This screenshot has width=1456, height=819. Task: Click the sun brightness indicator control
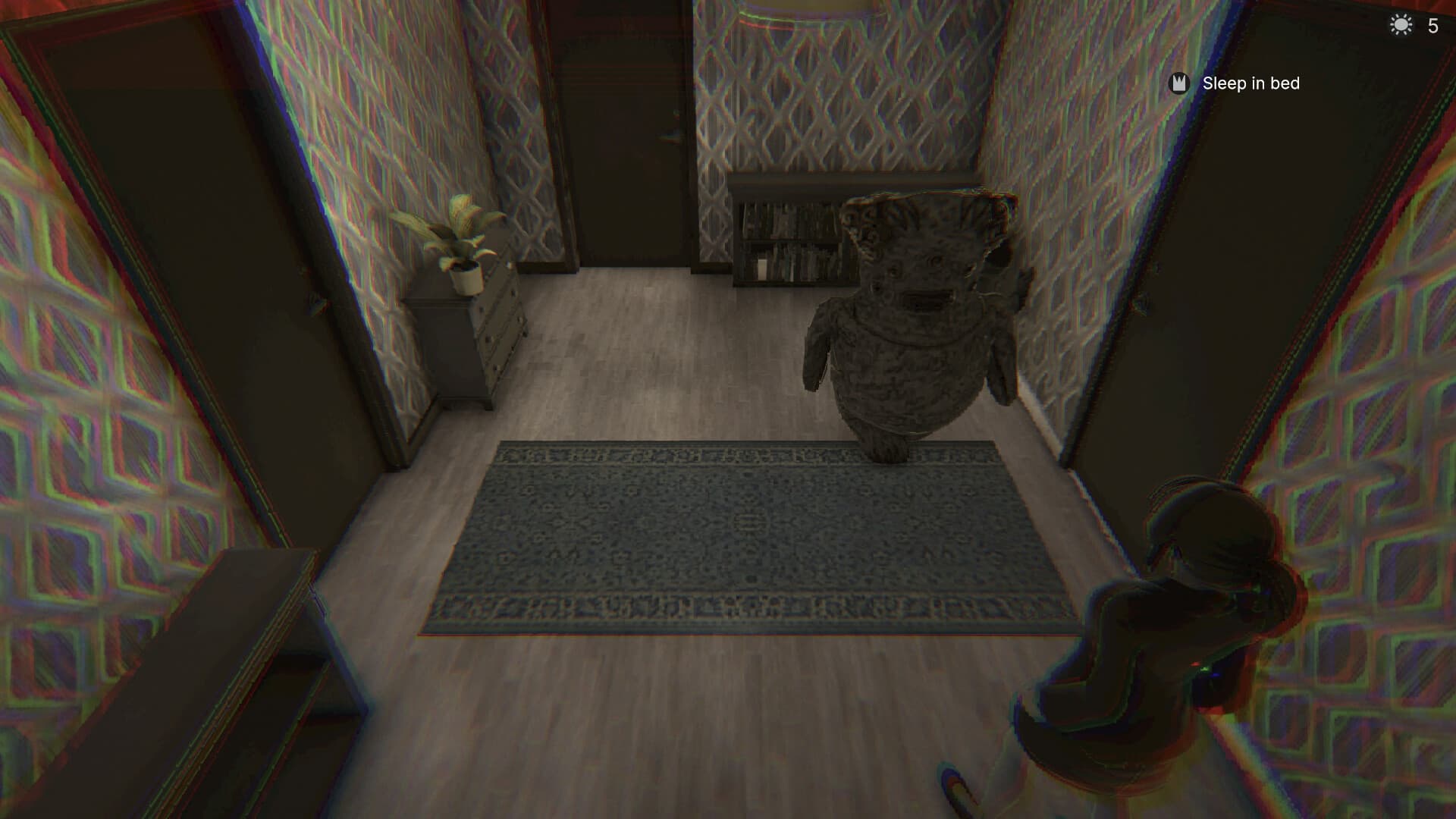(x=1400, y=24)
